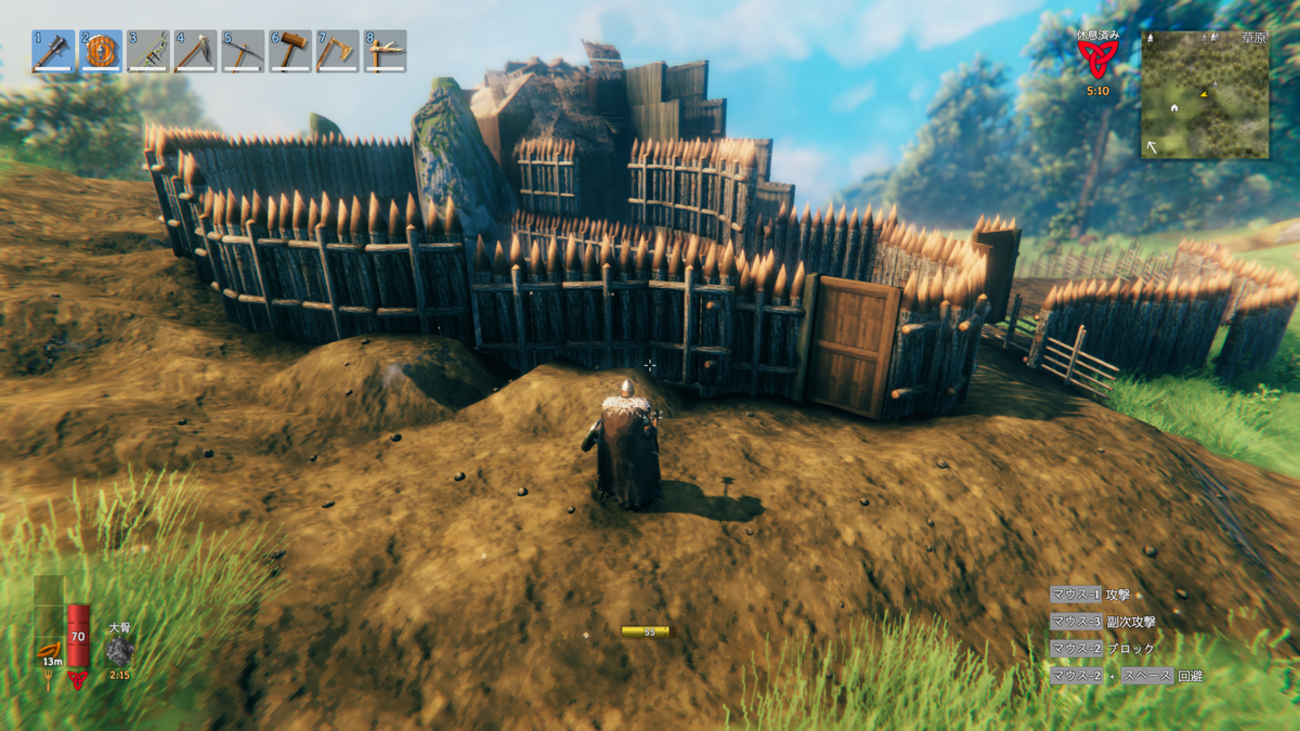Choose the axe in hotbar slot 7
1300x731 pixels.
(338, 51)
